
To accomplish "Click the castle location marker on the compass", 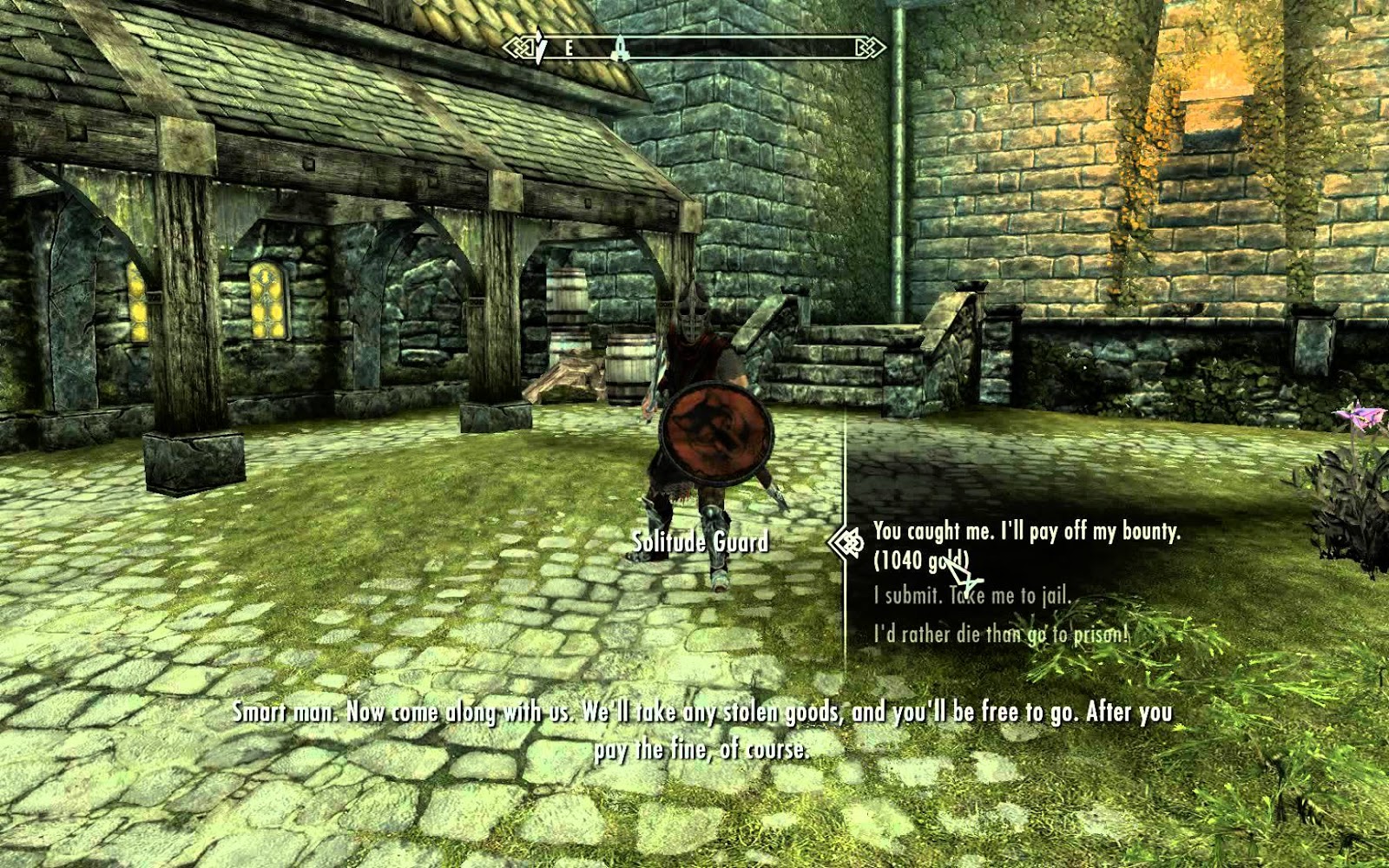I will (x=619, y=49).
